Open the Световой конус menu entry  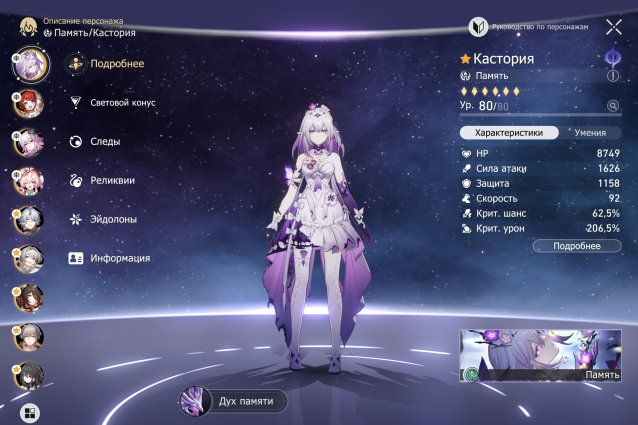click(x=122, y=102)
